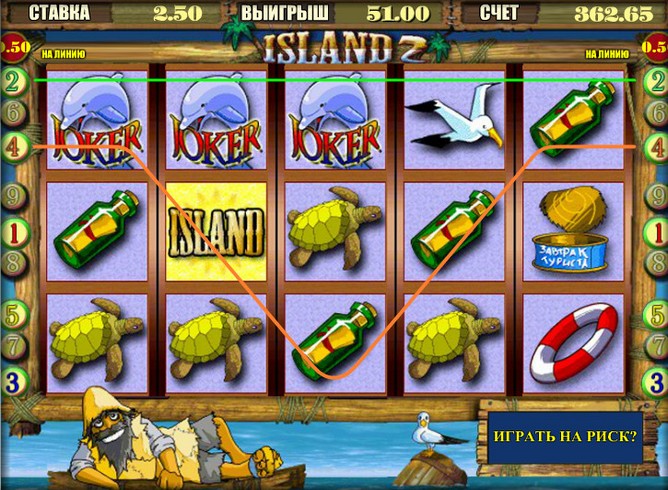Choose the blue line 3 marker on left

click(13, 381)
